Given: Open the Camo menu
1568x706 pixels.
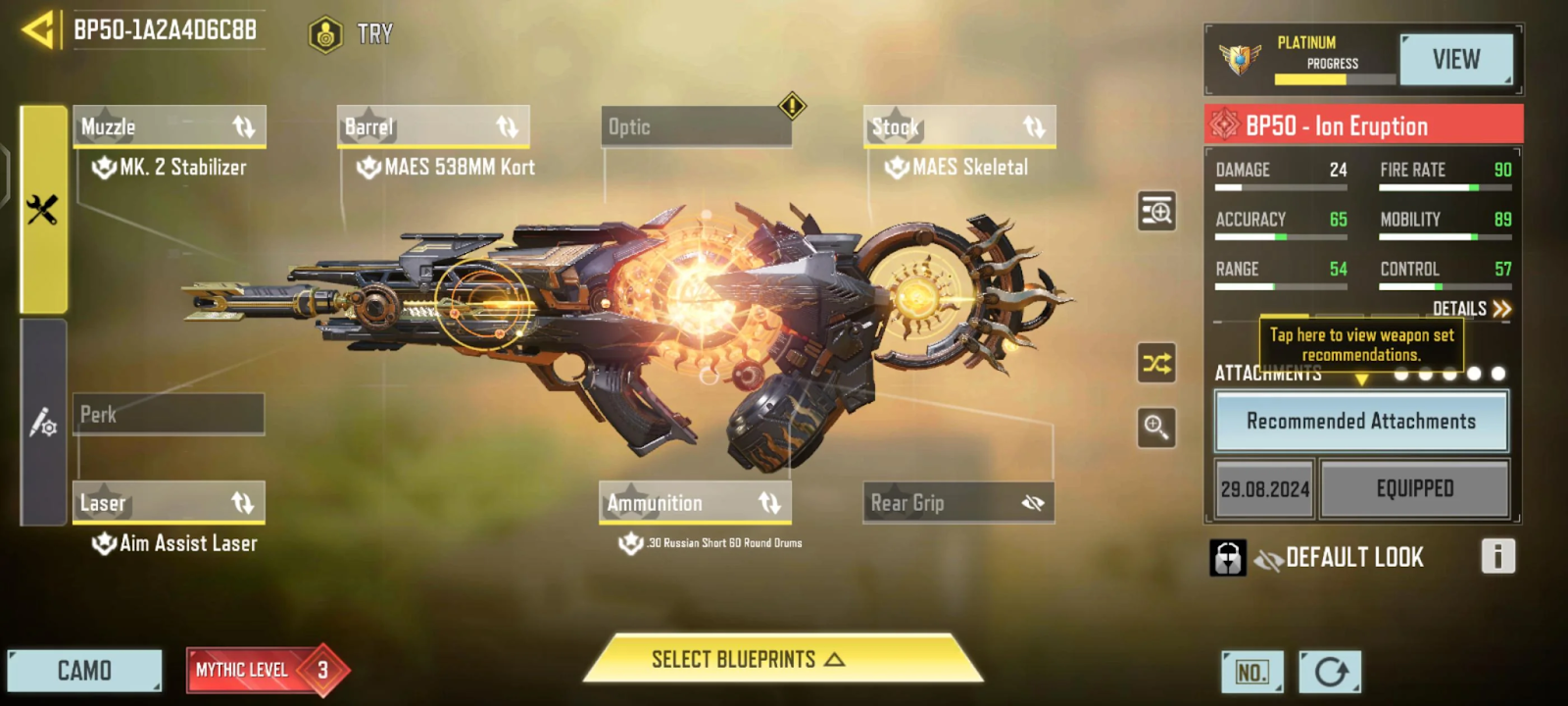Looking at the screenshot, I should point(84,671).
